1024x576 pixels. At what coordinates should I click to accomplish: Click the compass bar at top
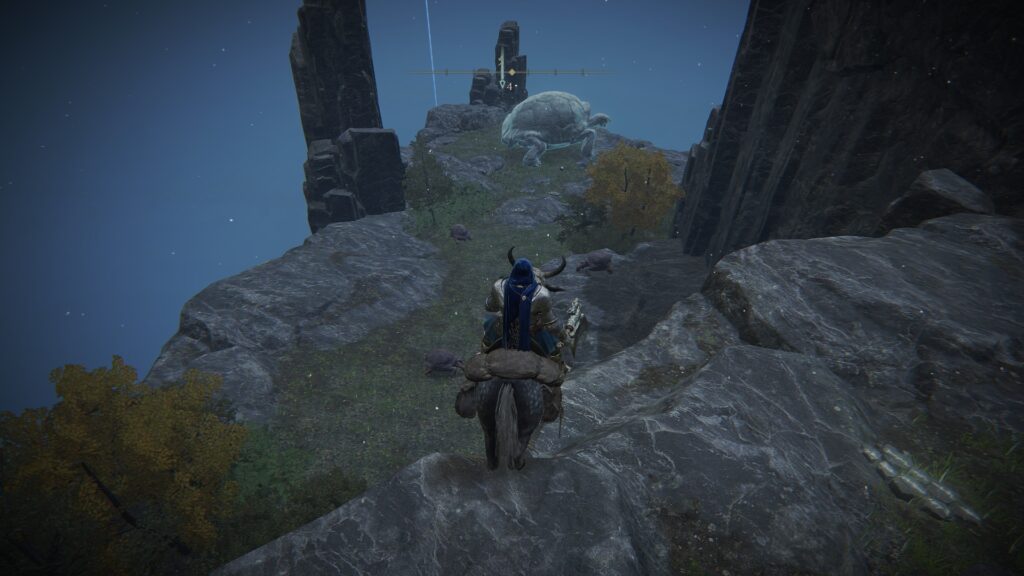pos(560,72)
